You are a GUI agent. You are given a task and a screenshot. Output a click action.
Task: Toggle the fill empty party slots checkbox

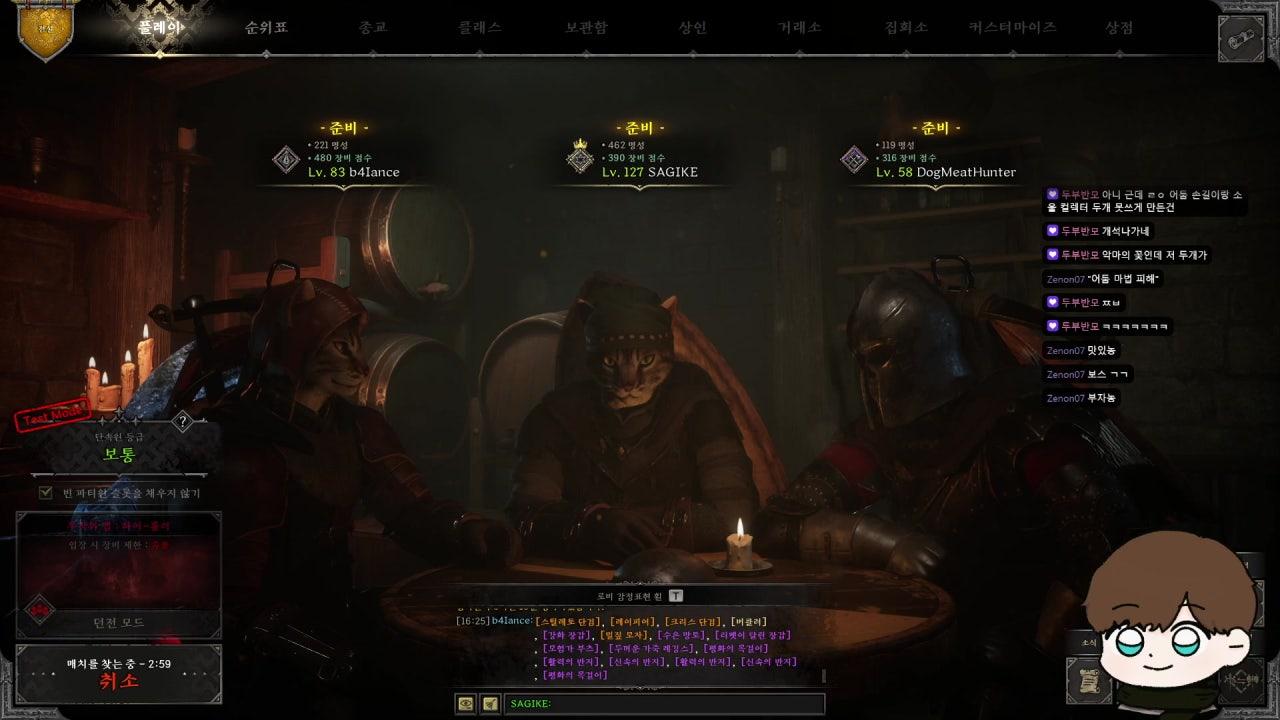[46, 493]
